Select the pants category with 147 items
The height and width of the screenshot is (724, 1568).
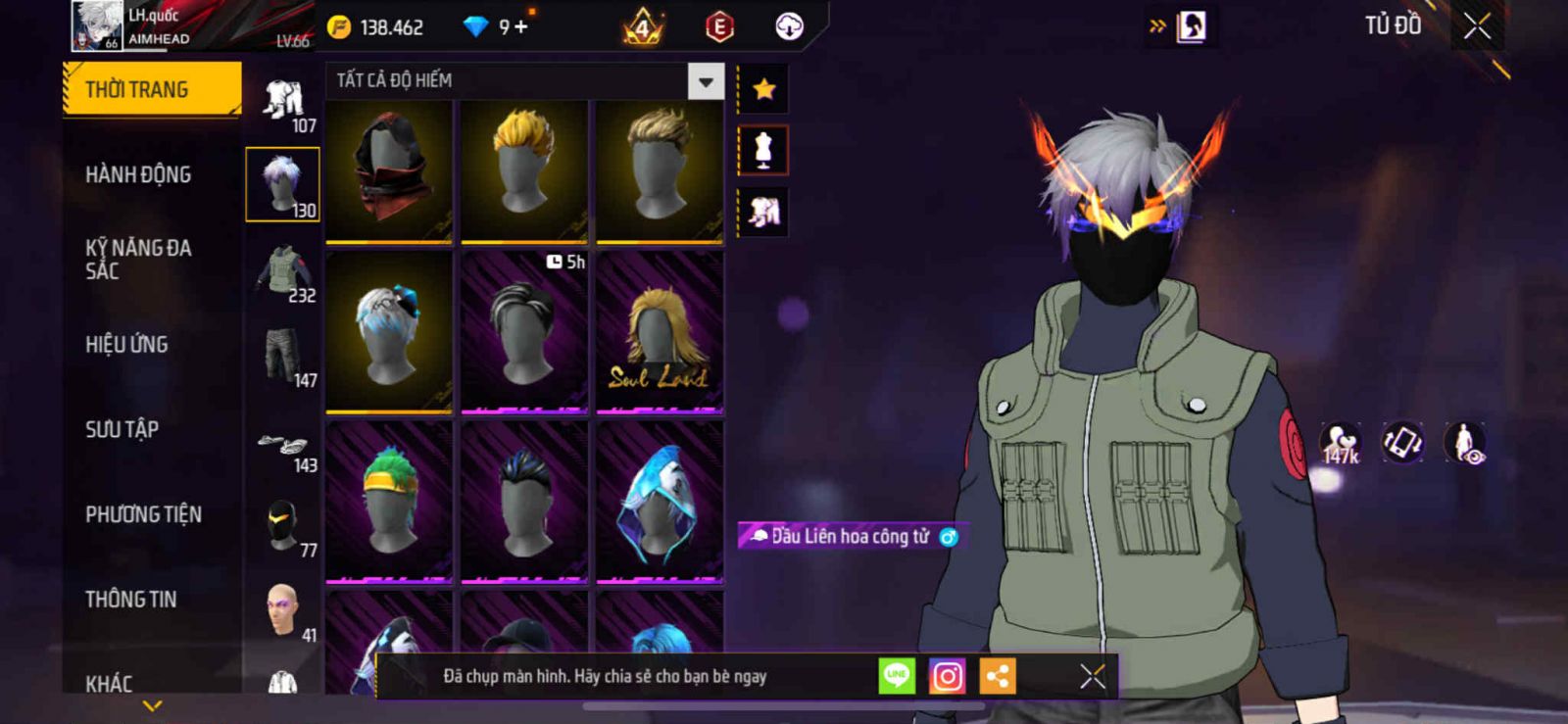[x=283, y=357]
